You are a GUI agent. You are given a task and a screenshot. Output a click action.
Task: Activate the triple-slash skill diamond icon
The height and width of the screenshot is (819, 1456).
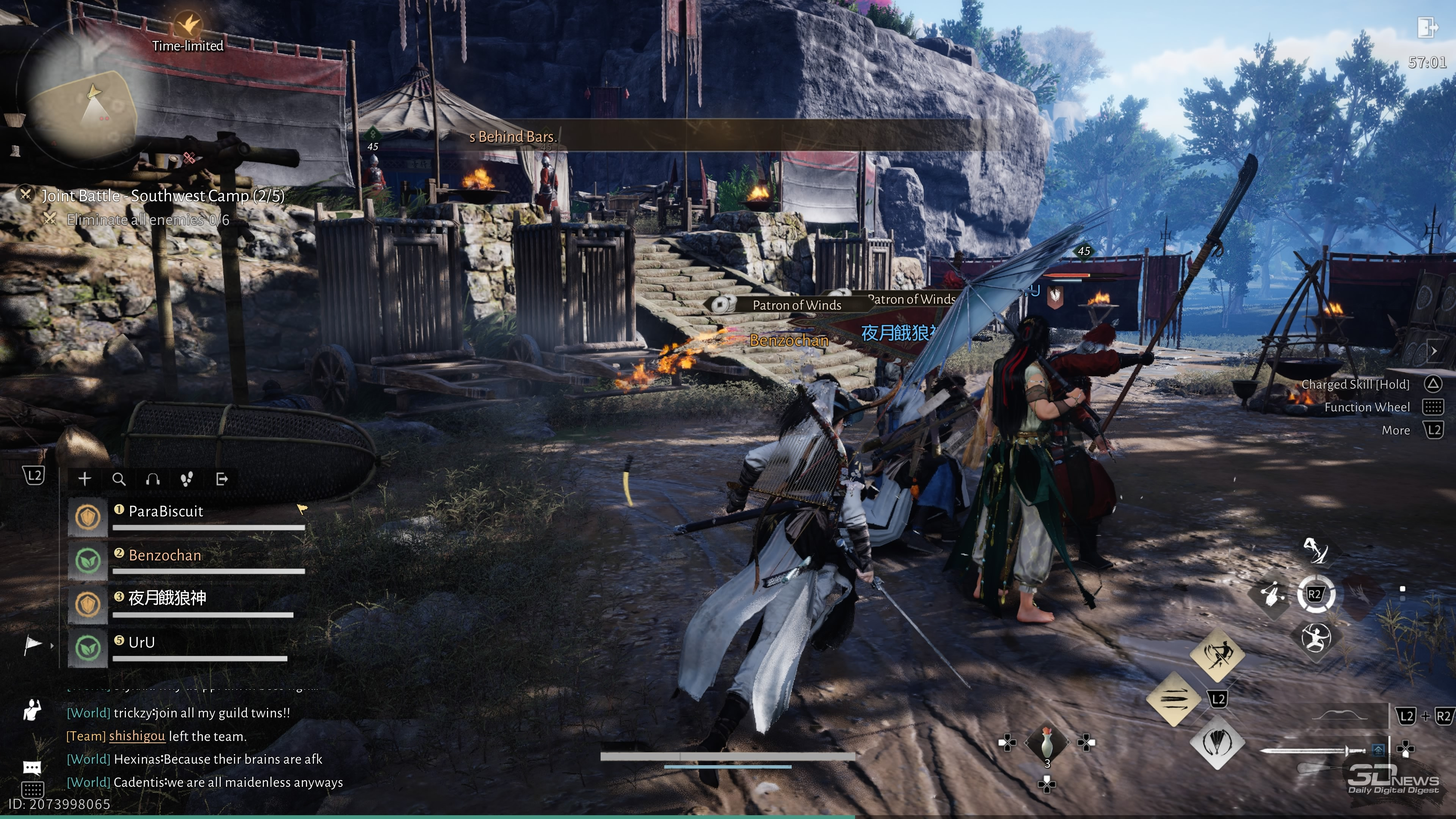click(1174, 698)
